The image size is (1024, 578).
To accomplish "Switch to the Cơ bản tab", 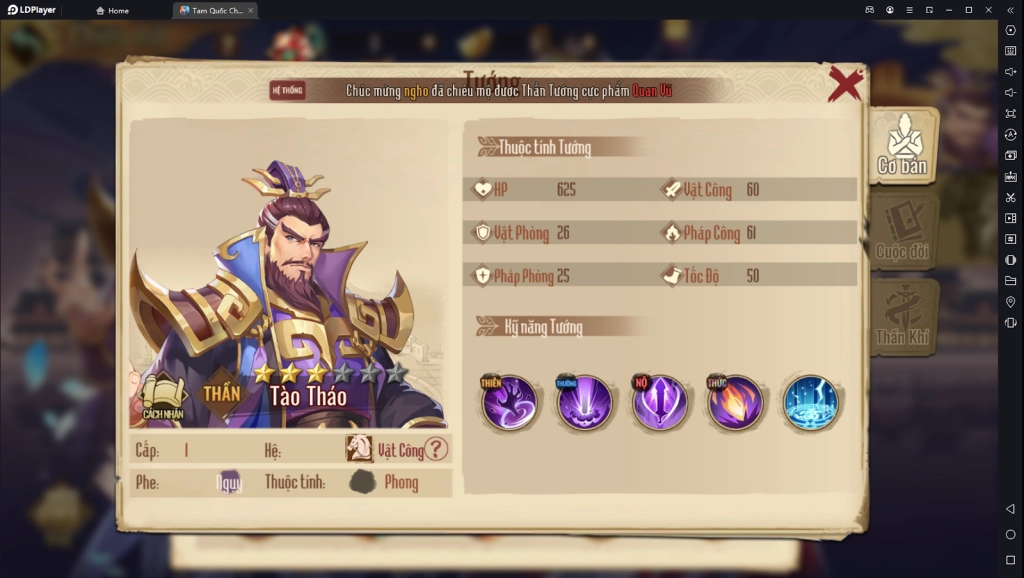I will click(902, 148).
